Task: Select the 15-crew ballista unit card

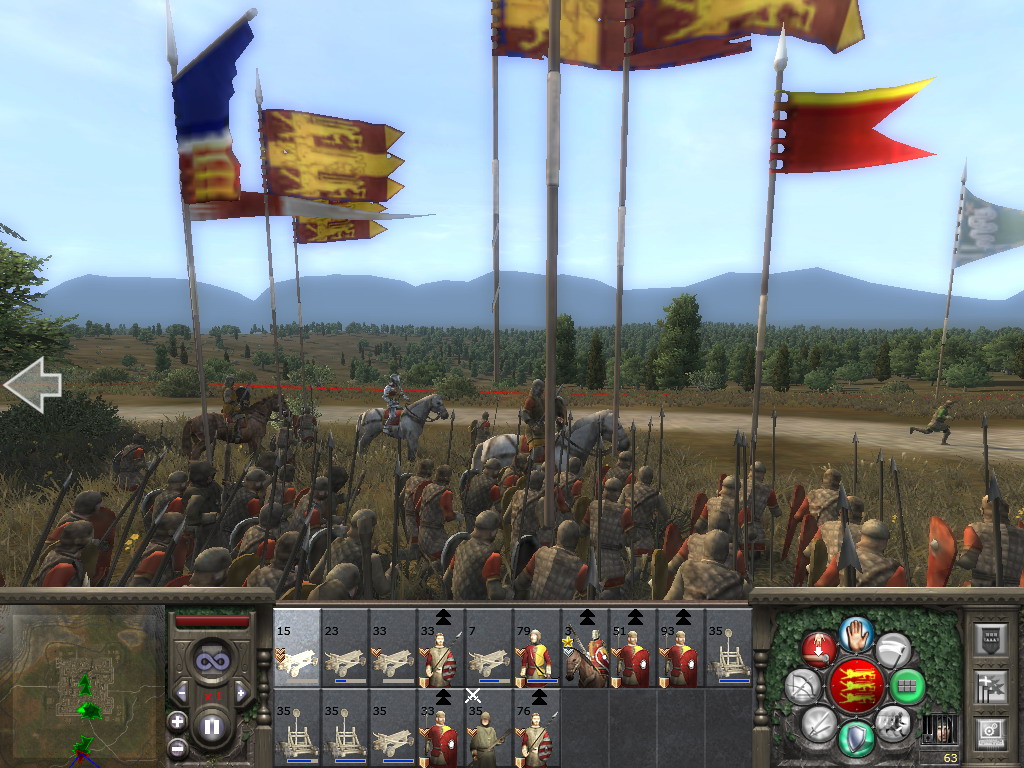Action: 297,648
